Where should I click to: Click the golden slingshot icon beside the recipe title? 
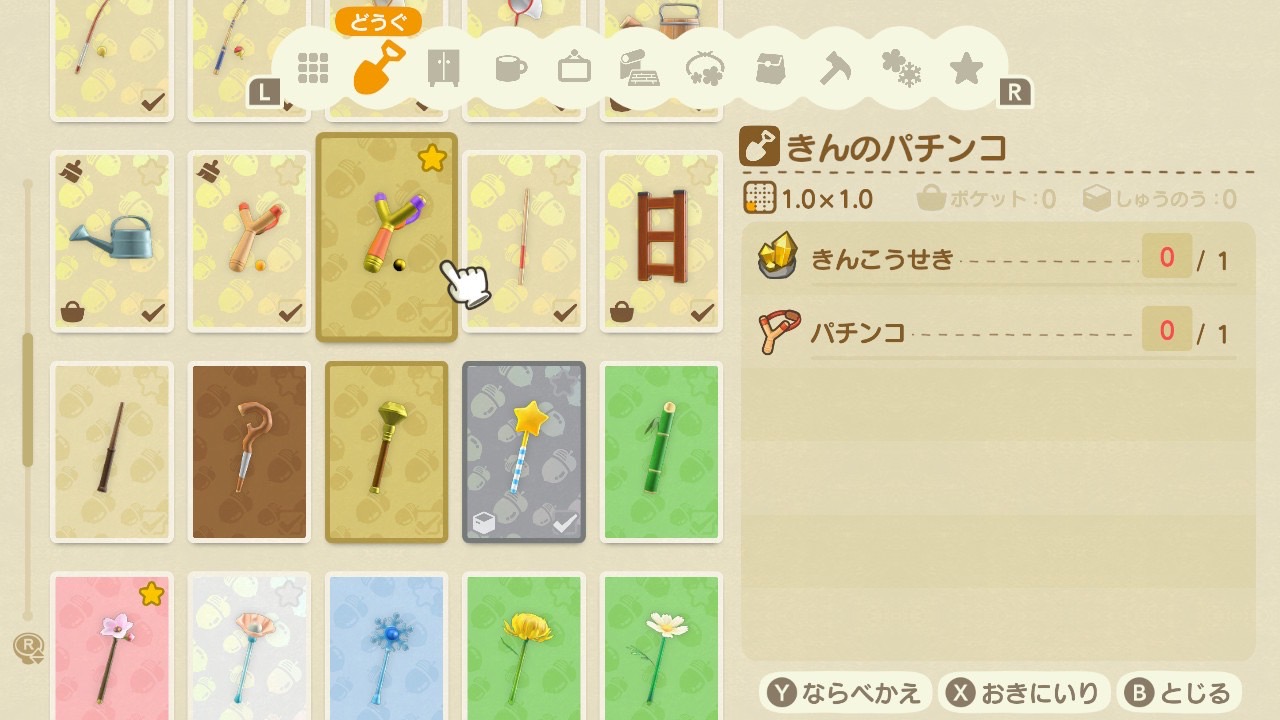tap(757, 143)
